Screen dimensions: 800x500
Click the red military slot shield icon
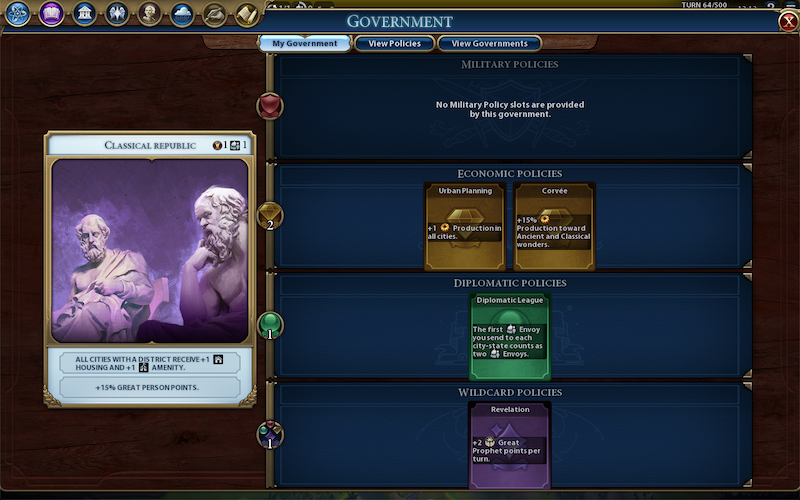[270, 106]
